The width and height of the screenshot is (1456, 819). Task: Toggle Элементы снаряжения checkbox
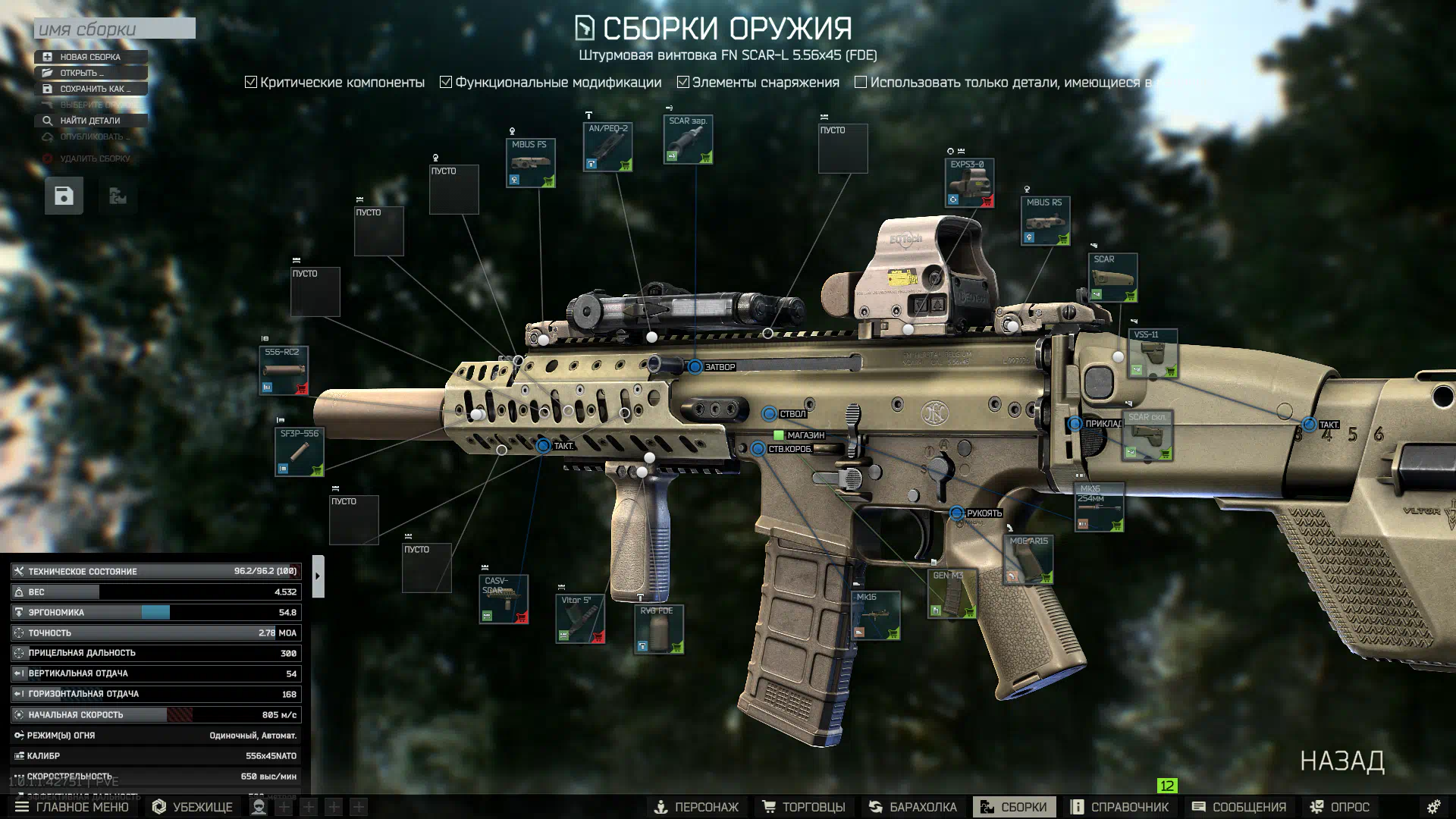click(683, 82)
